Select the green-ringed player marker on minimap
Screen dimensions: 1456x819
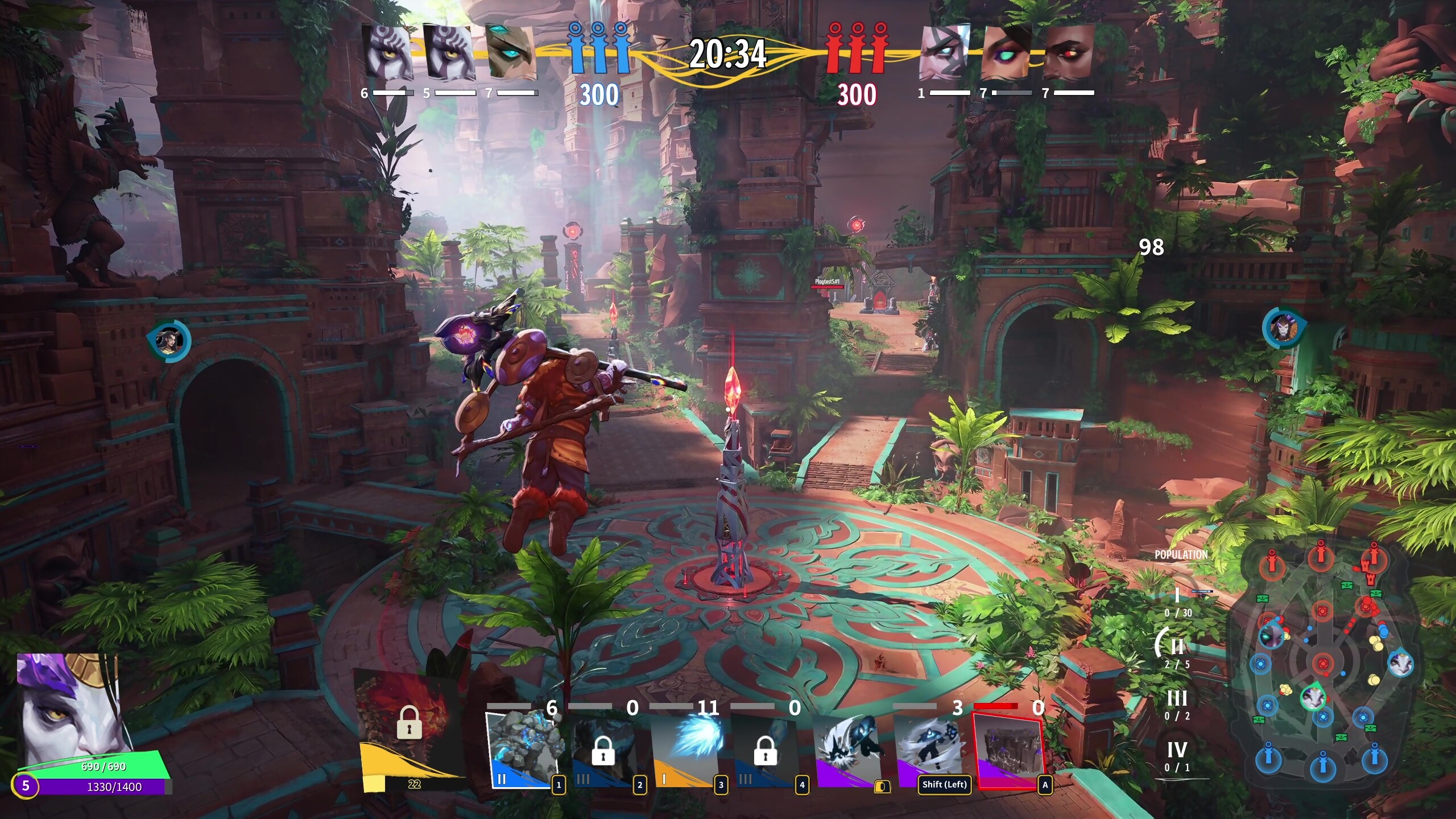1314,697
